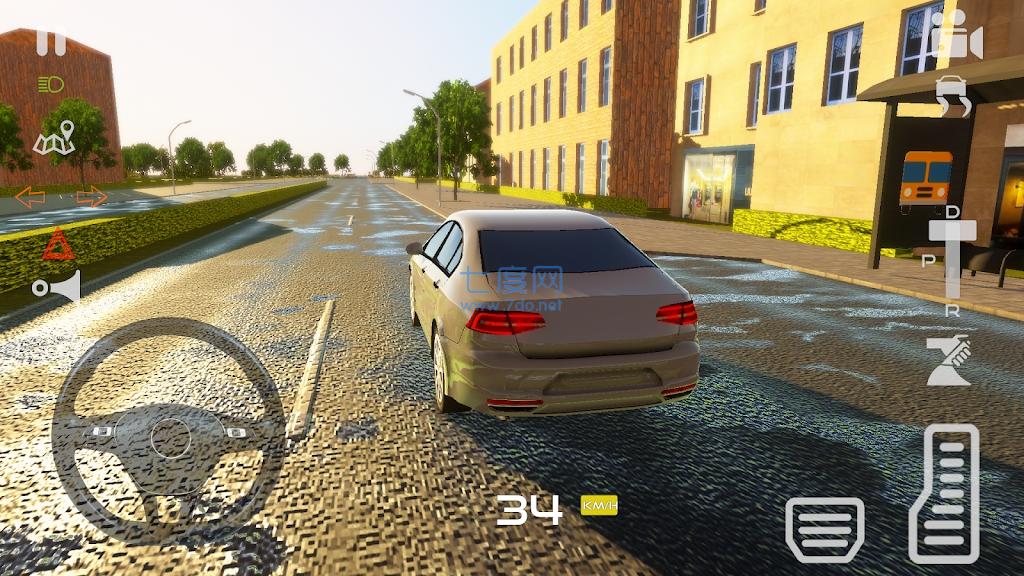
Task: Sound the horn icon
Action: pyautogui.click(x=56, y=288)
